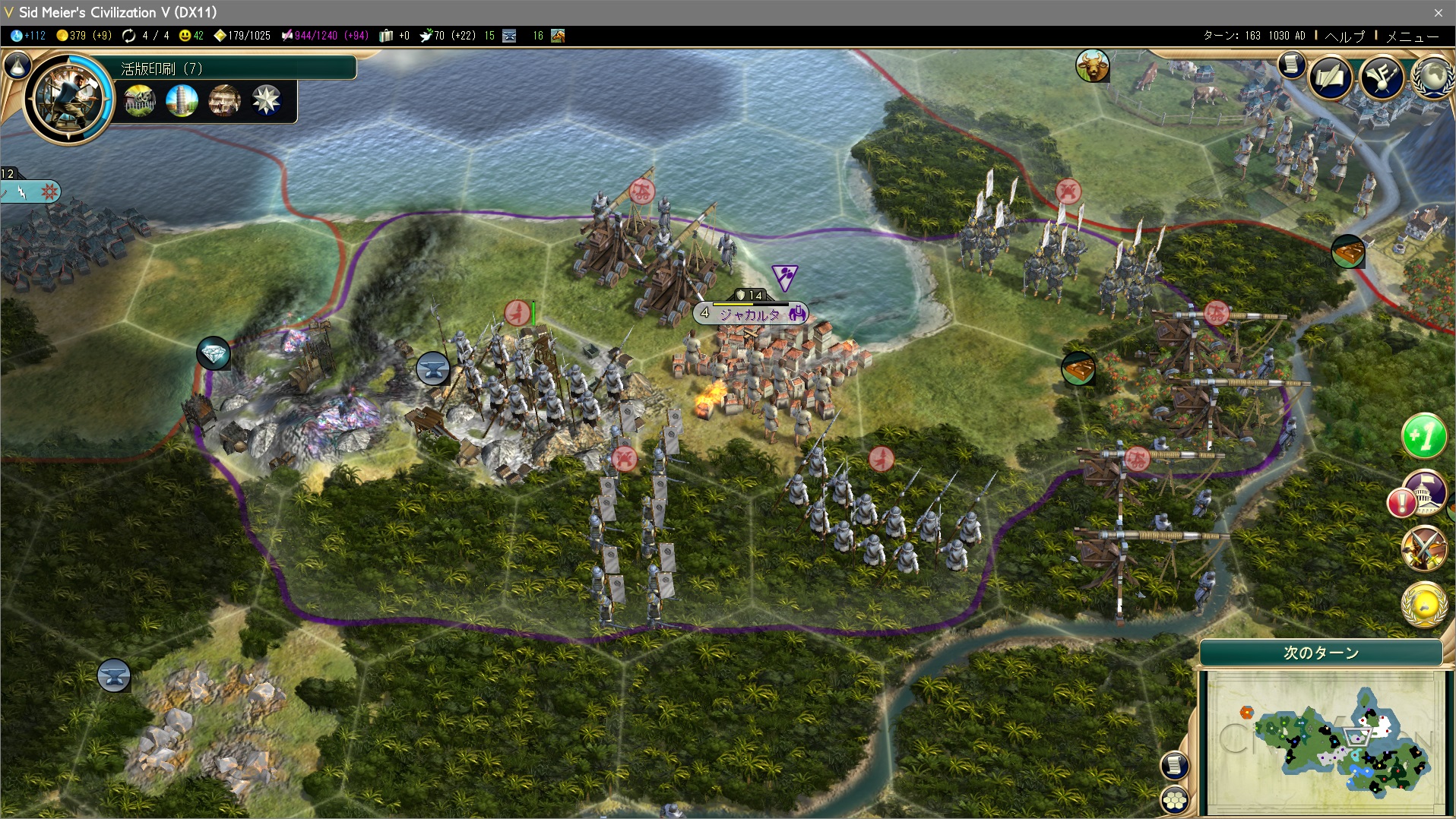
Task: Toggle the hex grid map options button
Action: click(1175, 799)
